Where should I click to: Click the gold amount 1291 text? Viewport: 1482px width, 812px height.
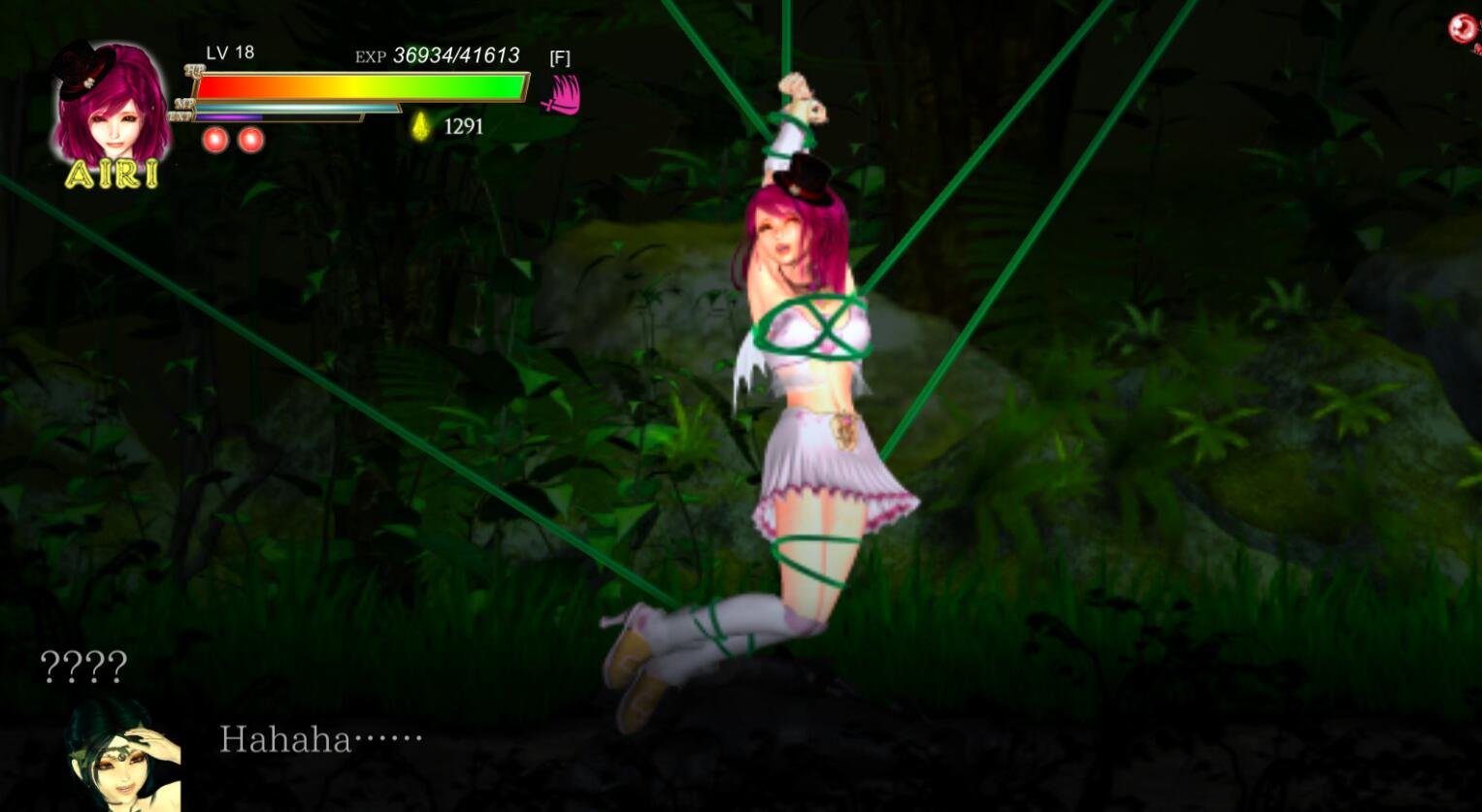coord(463,126)
